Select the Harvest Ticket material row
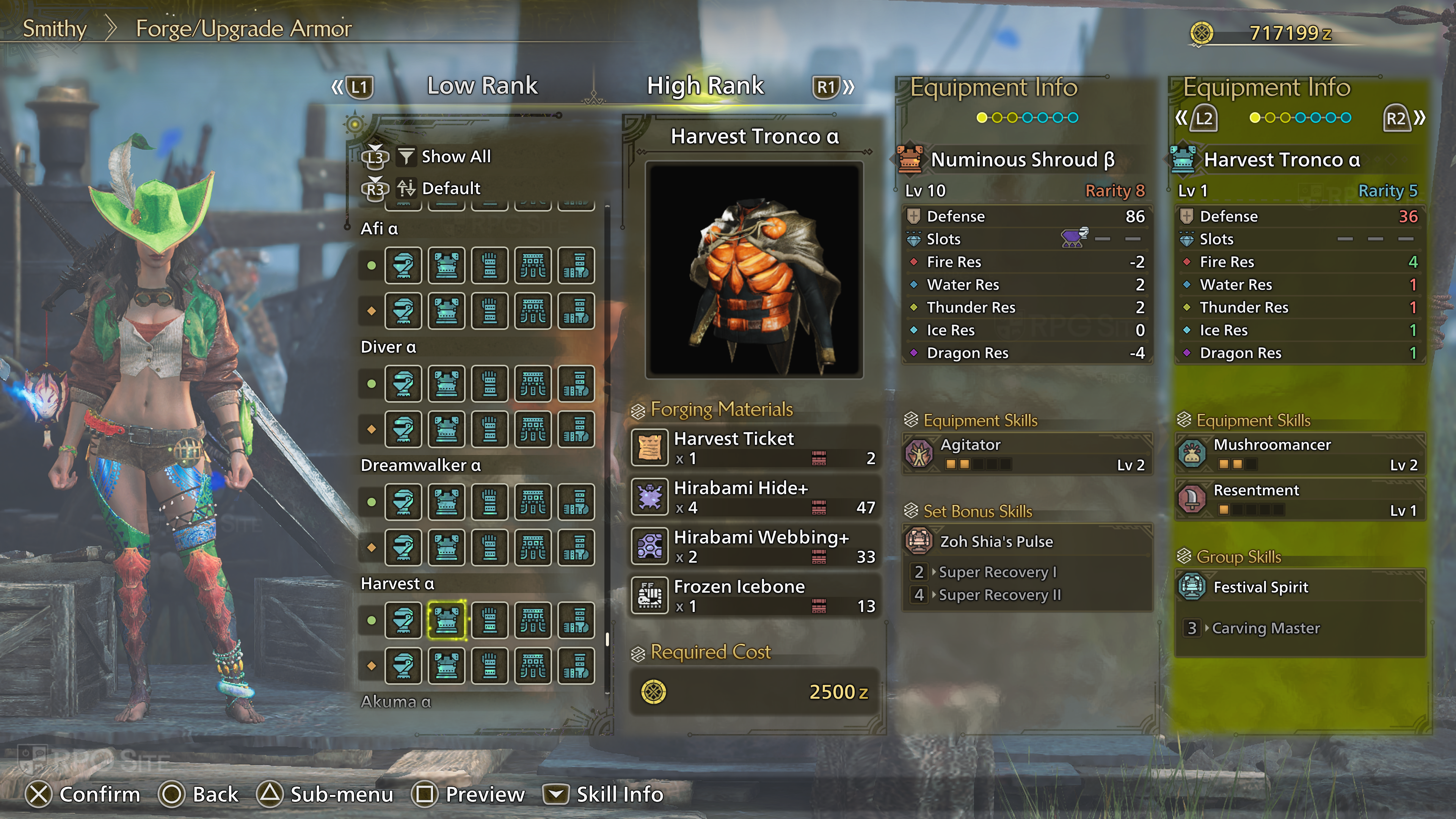The height and width of the screenshot is (819, 1456). (x=755, y=447)
